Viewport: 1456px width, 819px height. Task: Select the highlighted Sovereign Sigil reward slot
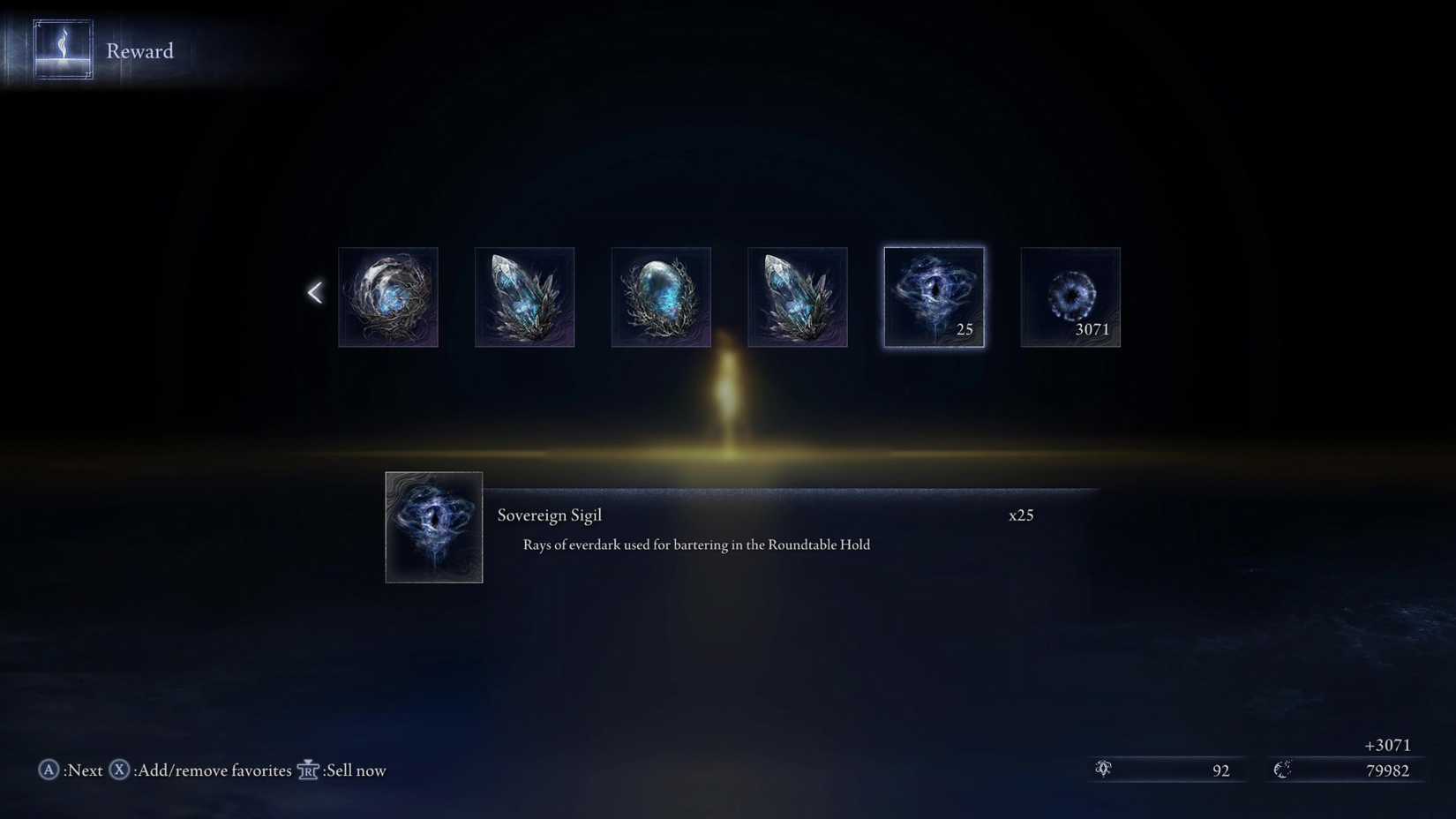pos(933,297)
